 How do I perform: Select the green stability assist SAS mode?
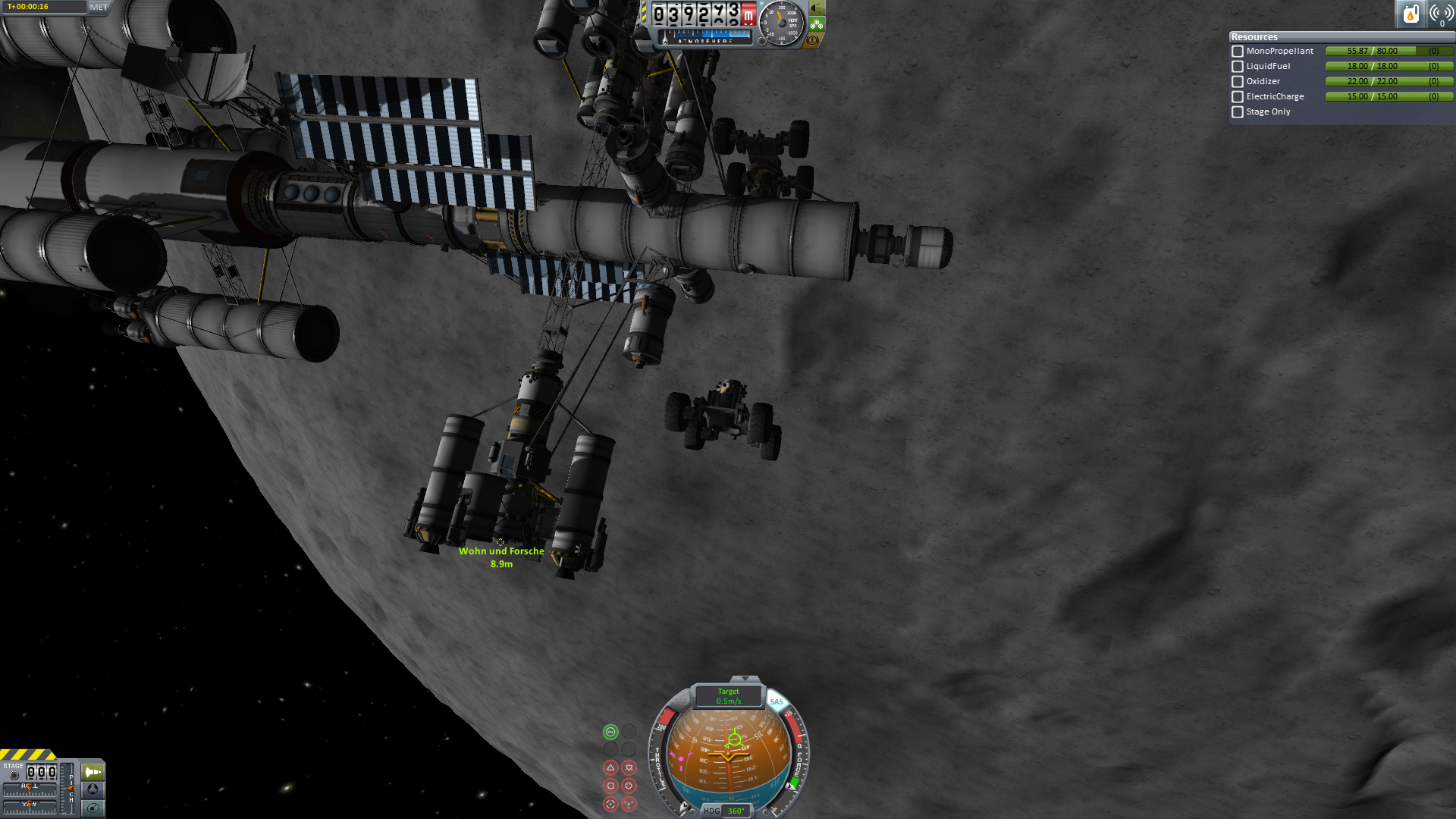[x=610, y=732]
